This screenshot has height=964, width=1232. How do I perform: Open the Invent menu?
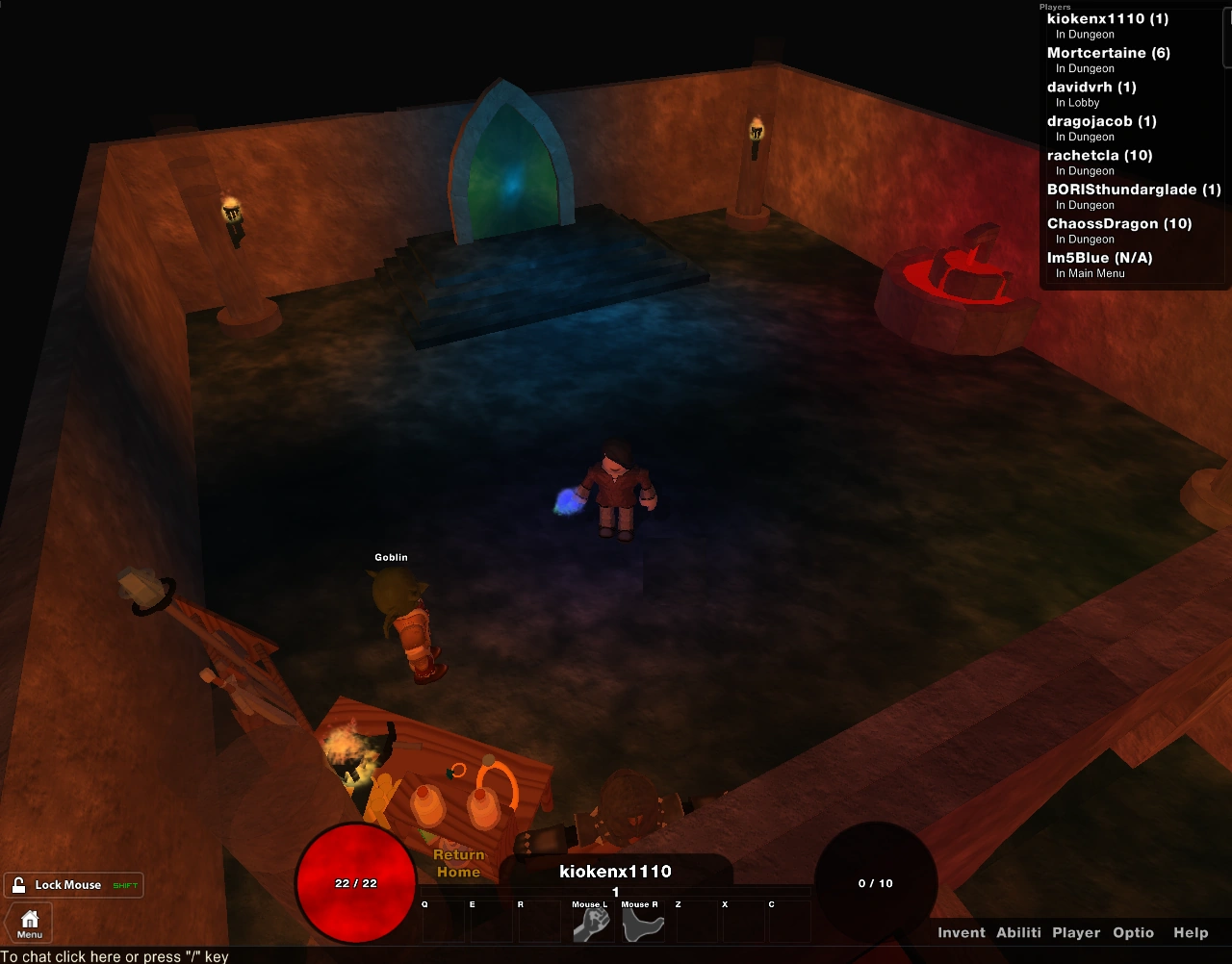(x=962, y=932)
